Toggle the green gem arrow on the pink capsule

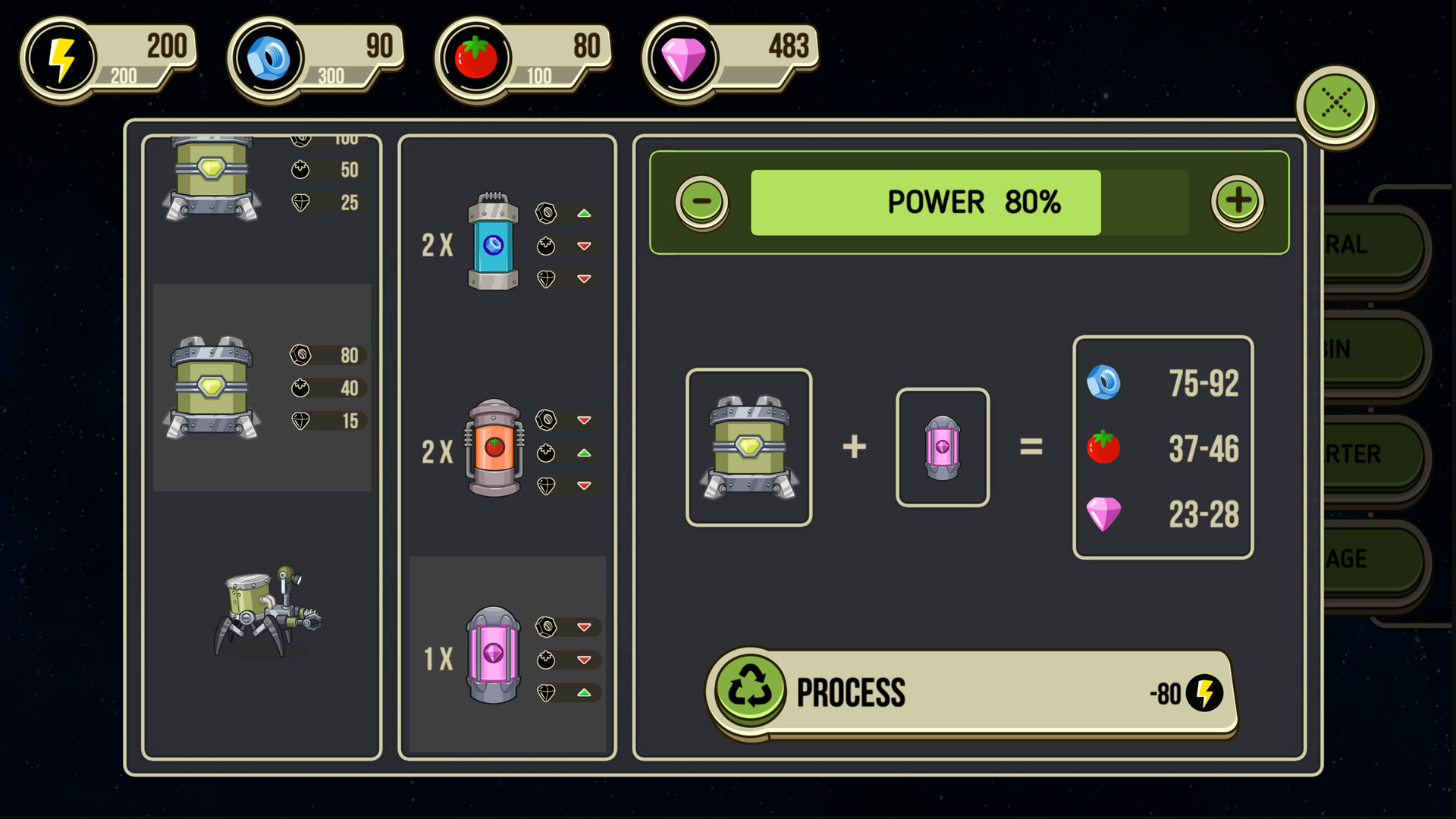pos(584,692)
